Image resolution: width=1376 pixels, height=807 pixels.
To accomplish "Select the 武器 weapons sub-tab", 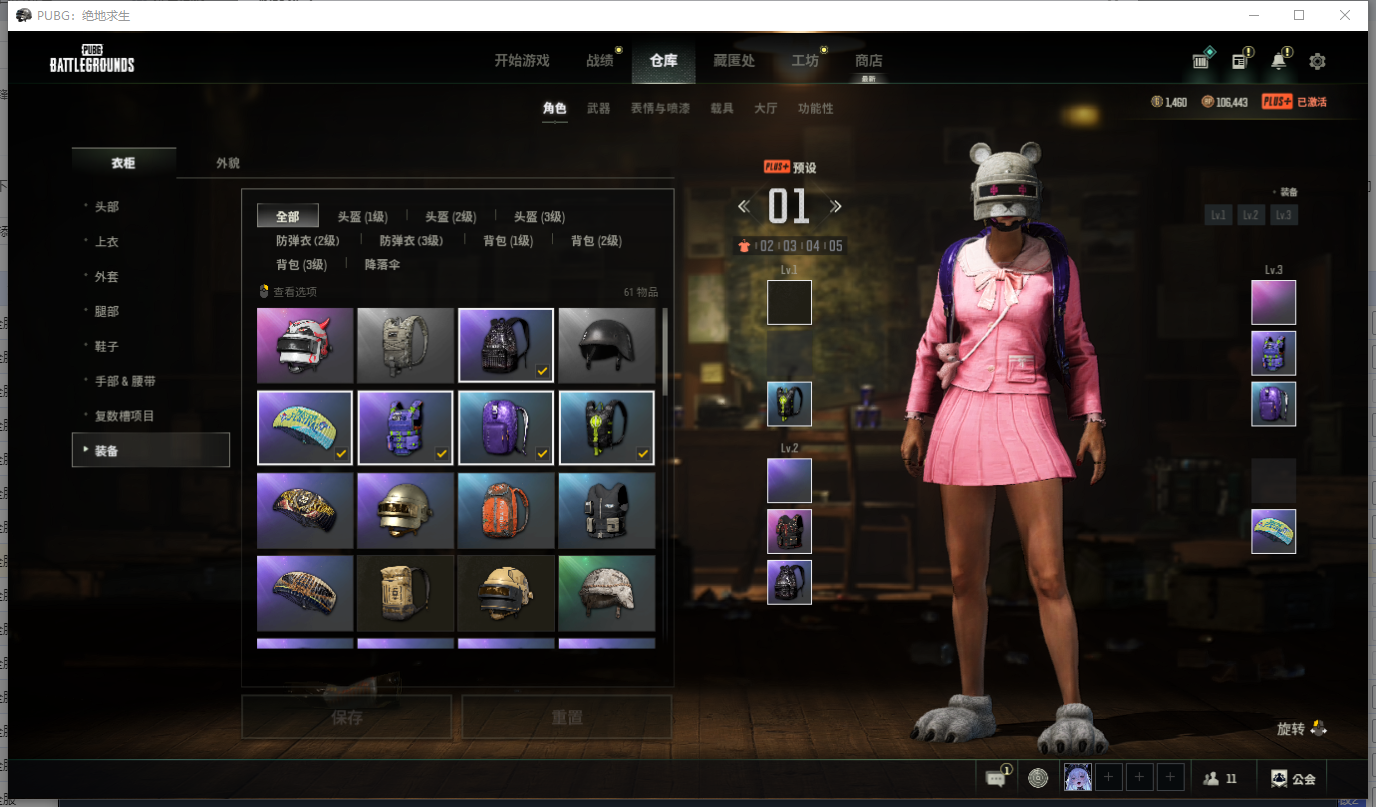I will pyautogui.click(x=598, y=108).
